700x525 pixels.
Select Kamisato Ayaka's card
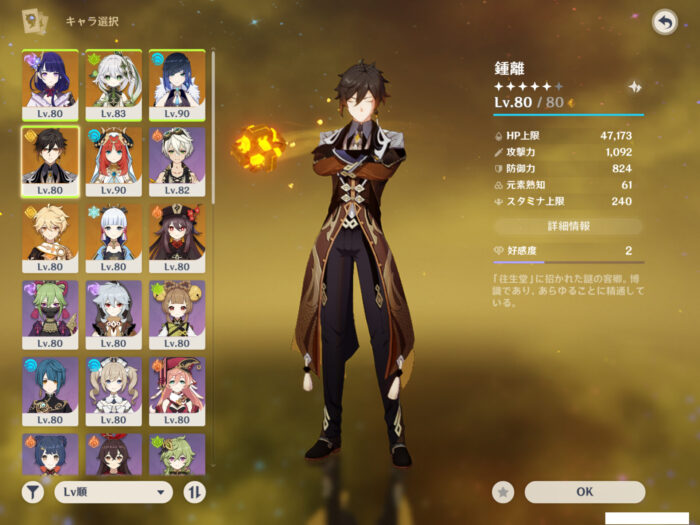pyautogui.click(x=113, y=238)
